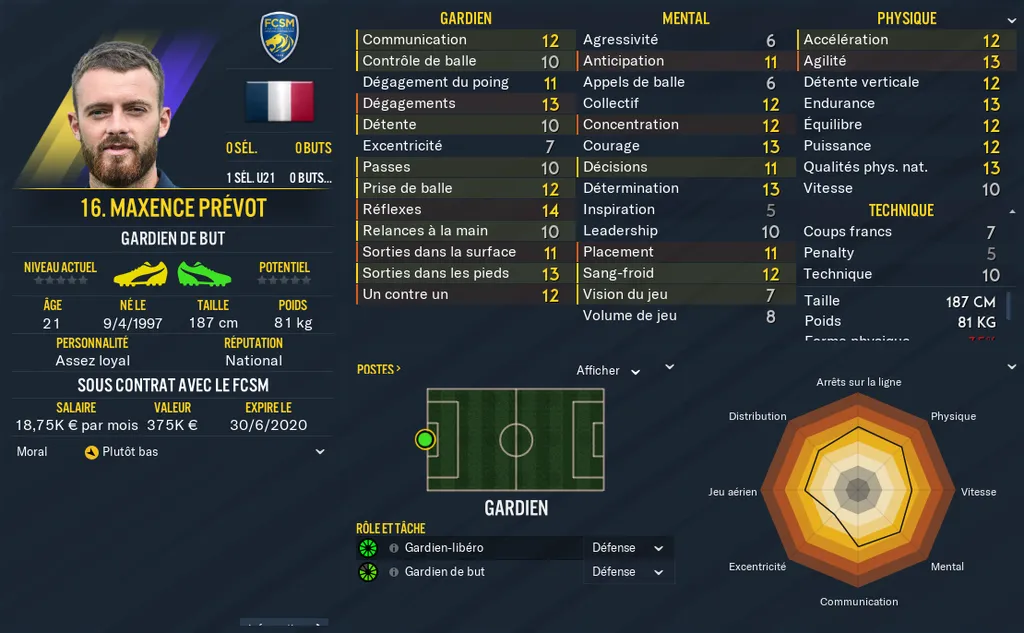
Task: Select the Gardien de but role row
Action: point(470,572)
